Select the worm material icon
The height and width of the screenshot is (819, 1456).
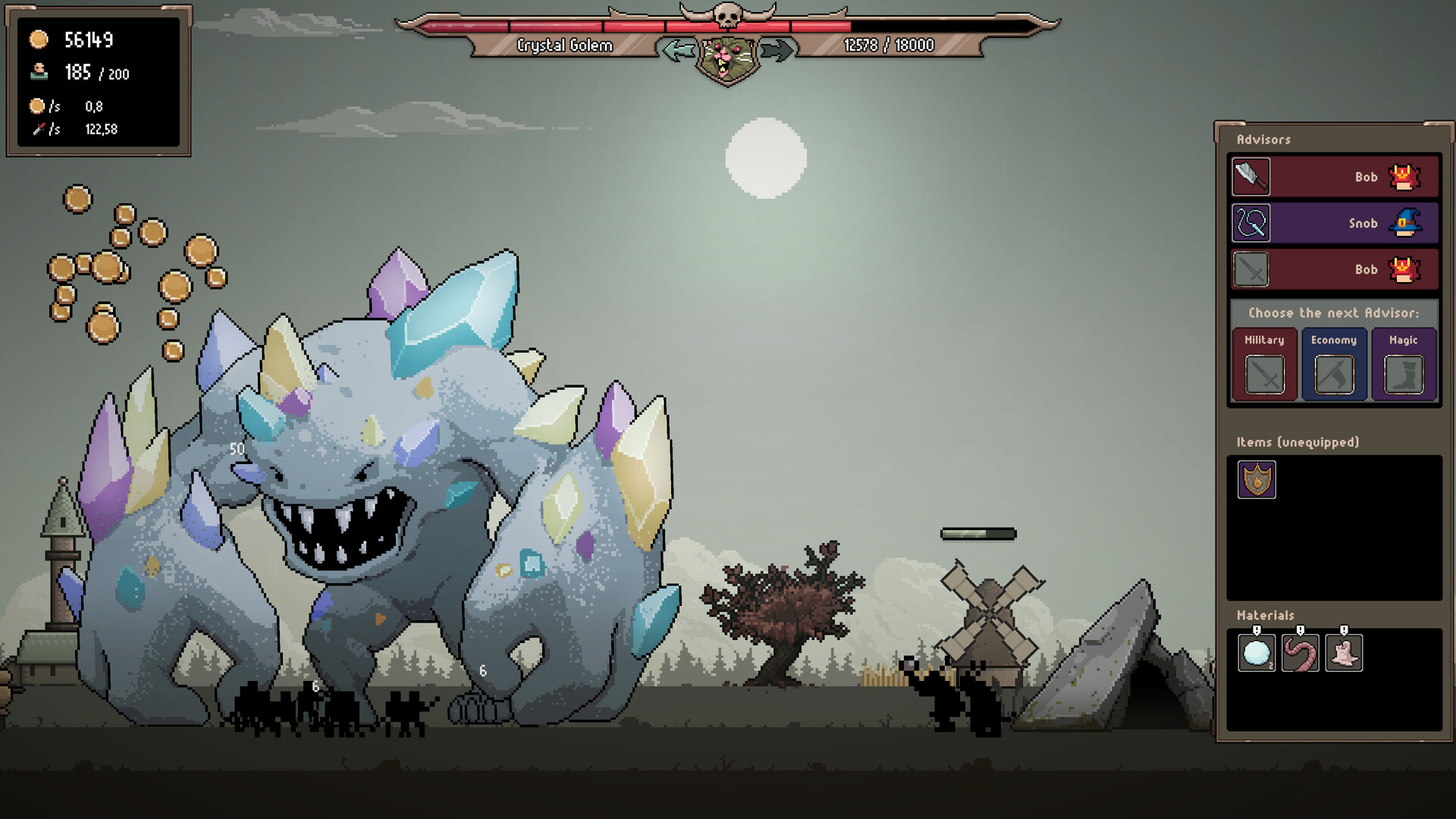[1300, 654]
